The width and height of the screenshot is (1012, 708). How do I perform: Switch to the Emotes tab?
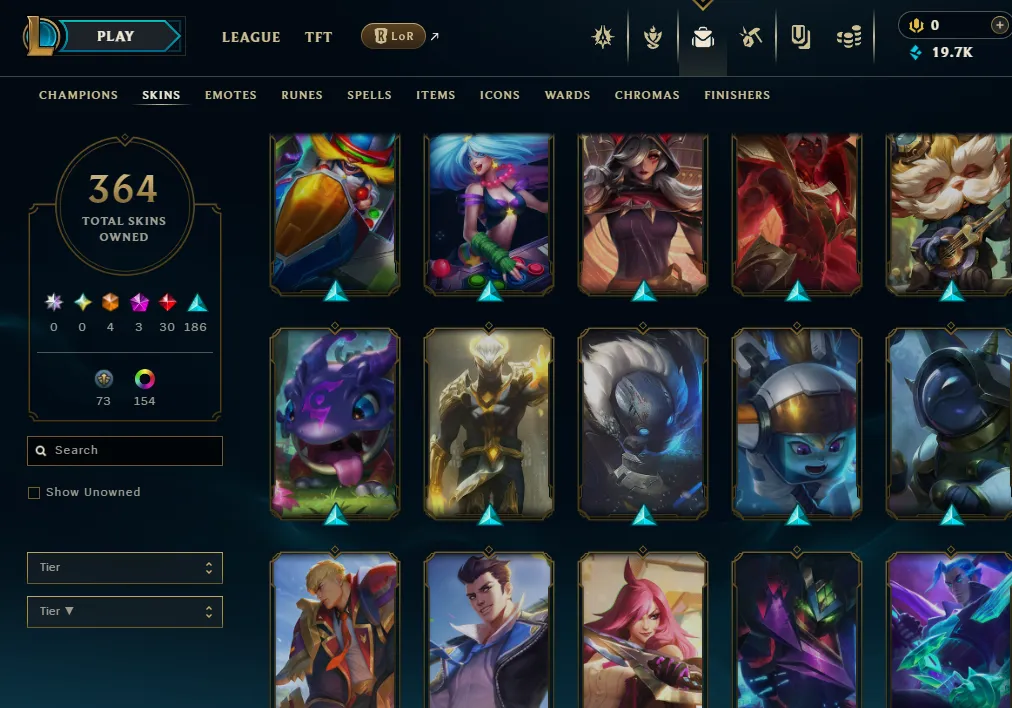(x=231, y=95)
